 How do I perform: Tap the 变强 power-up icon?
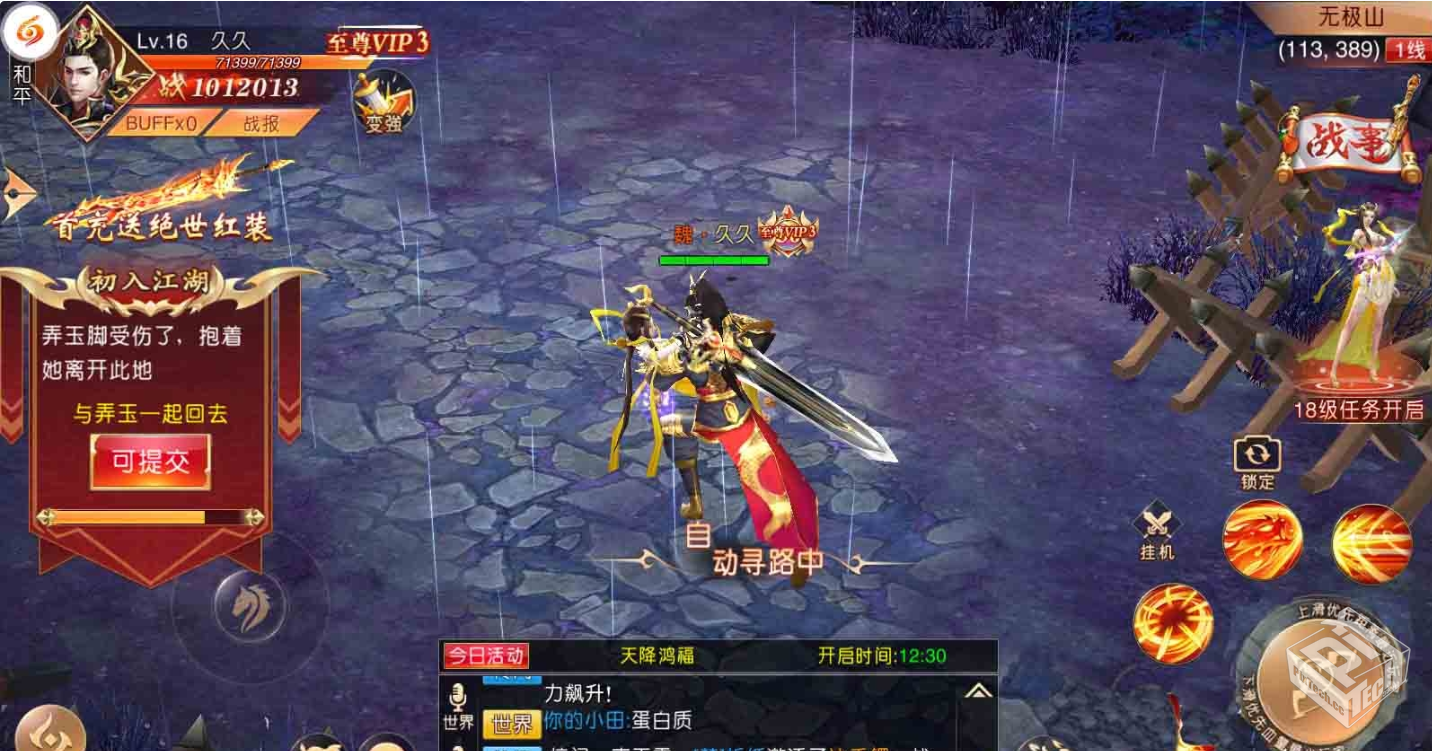click(384, 103)
